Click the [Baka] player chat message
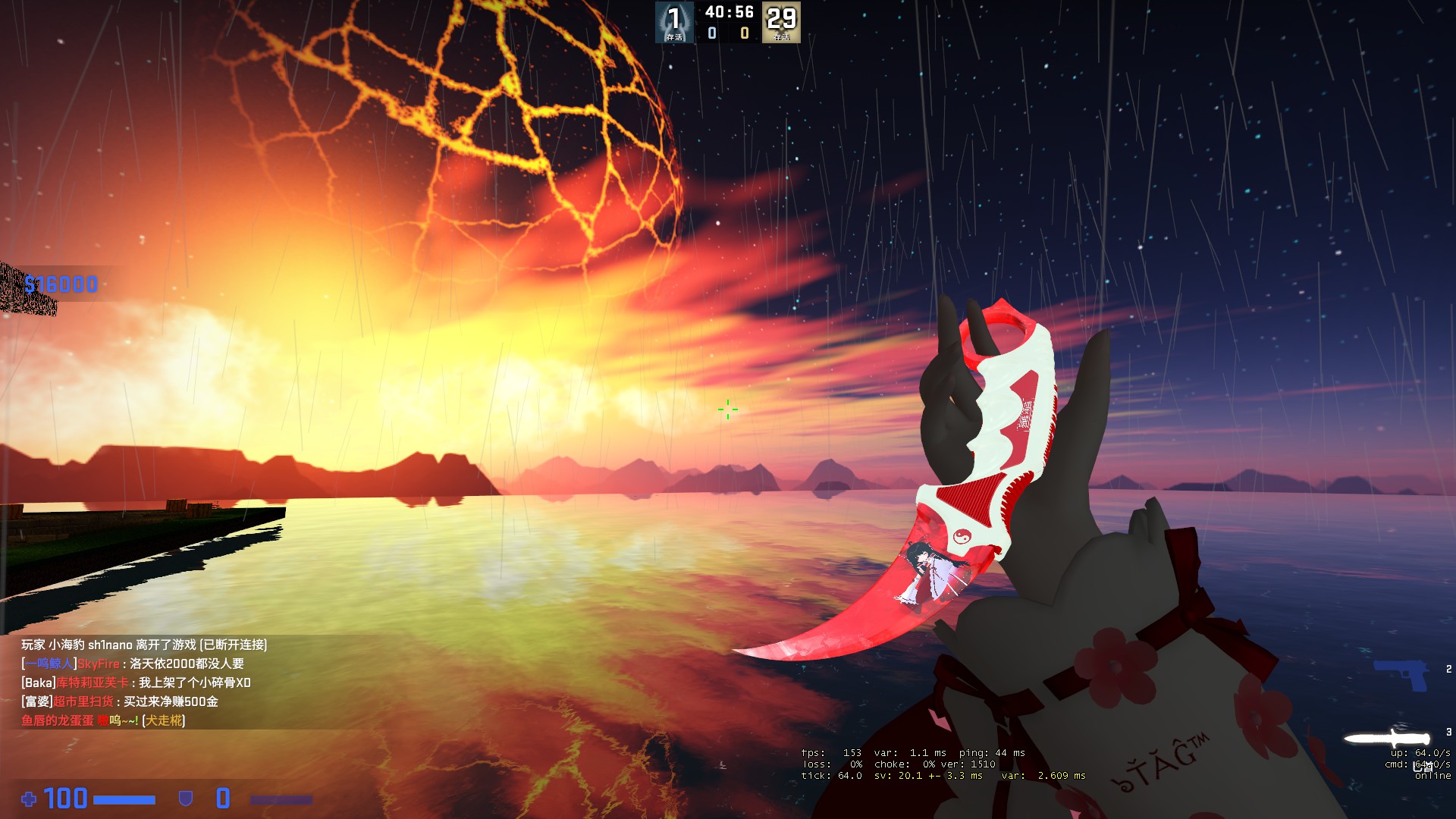1456x819 pixels. pos(136,682)
